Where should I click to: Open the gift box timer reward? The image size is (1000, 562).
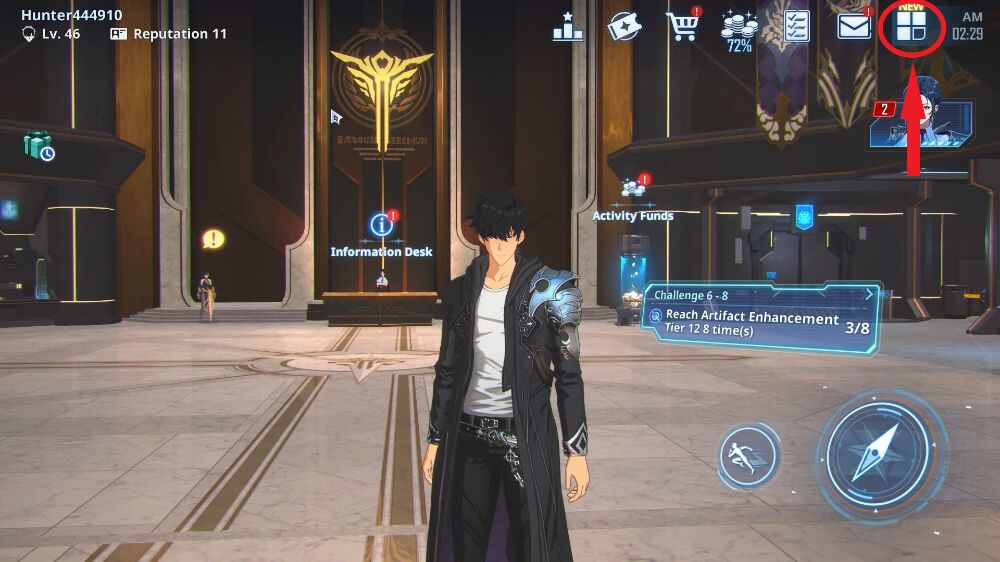click(x=39, y=147)
